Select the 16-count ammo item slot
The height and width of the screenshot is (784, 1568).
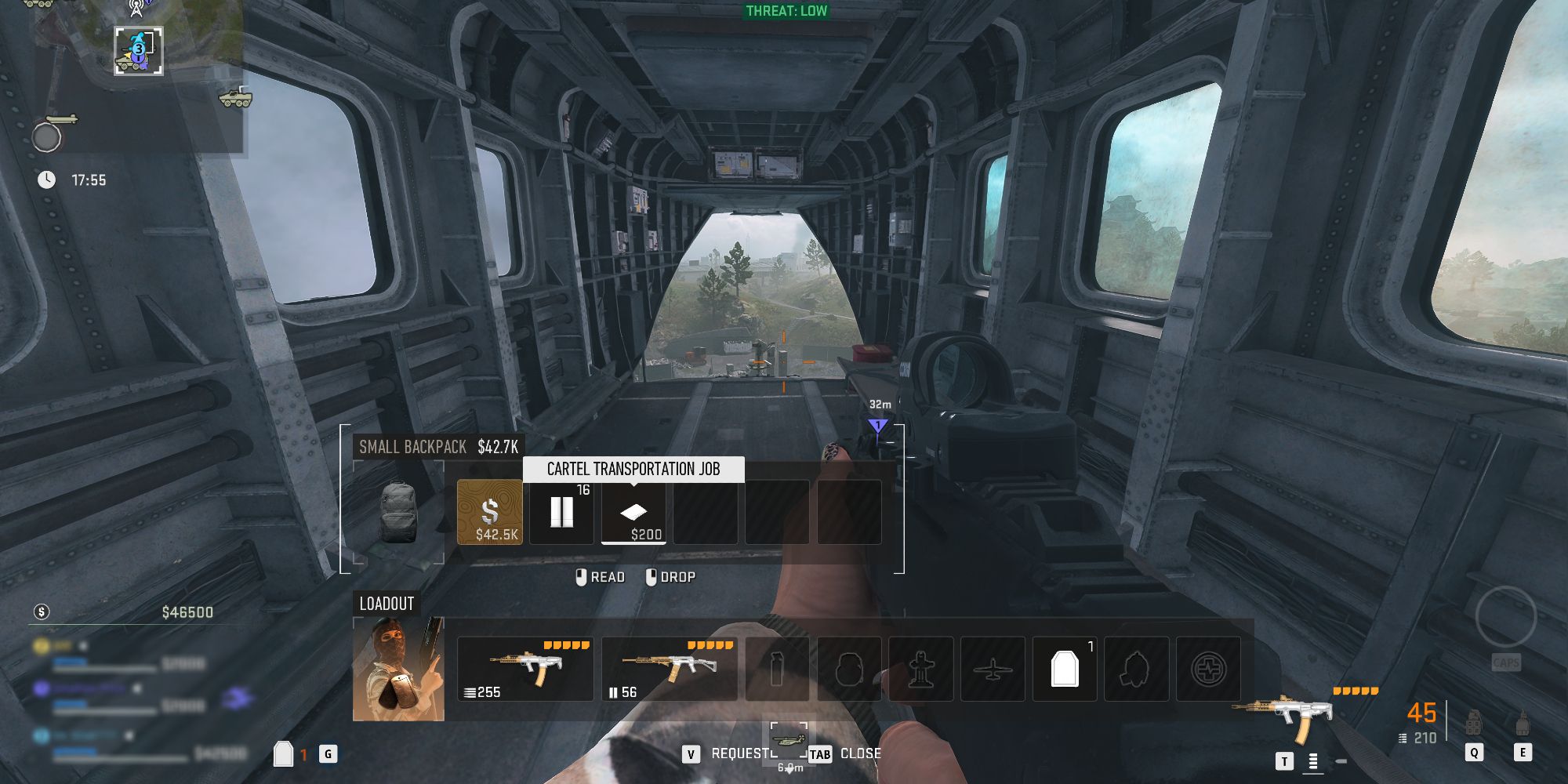(x=561, y=512)
